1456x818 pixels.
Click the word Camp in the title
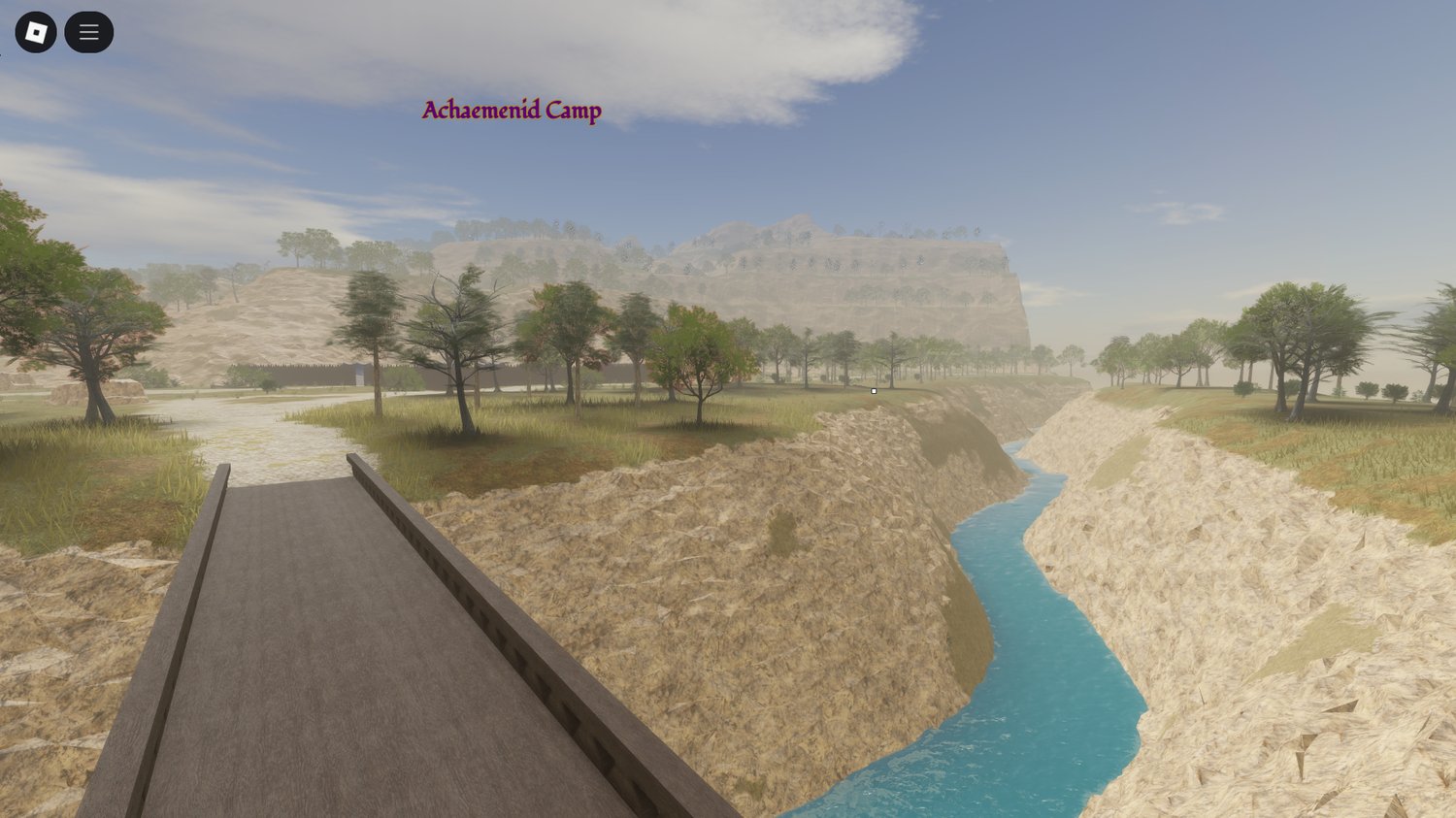click(574, 111)
